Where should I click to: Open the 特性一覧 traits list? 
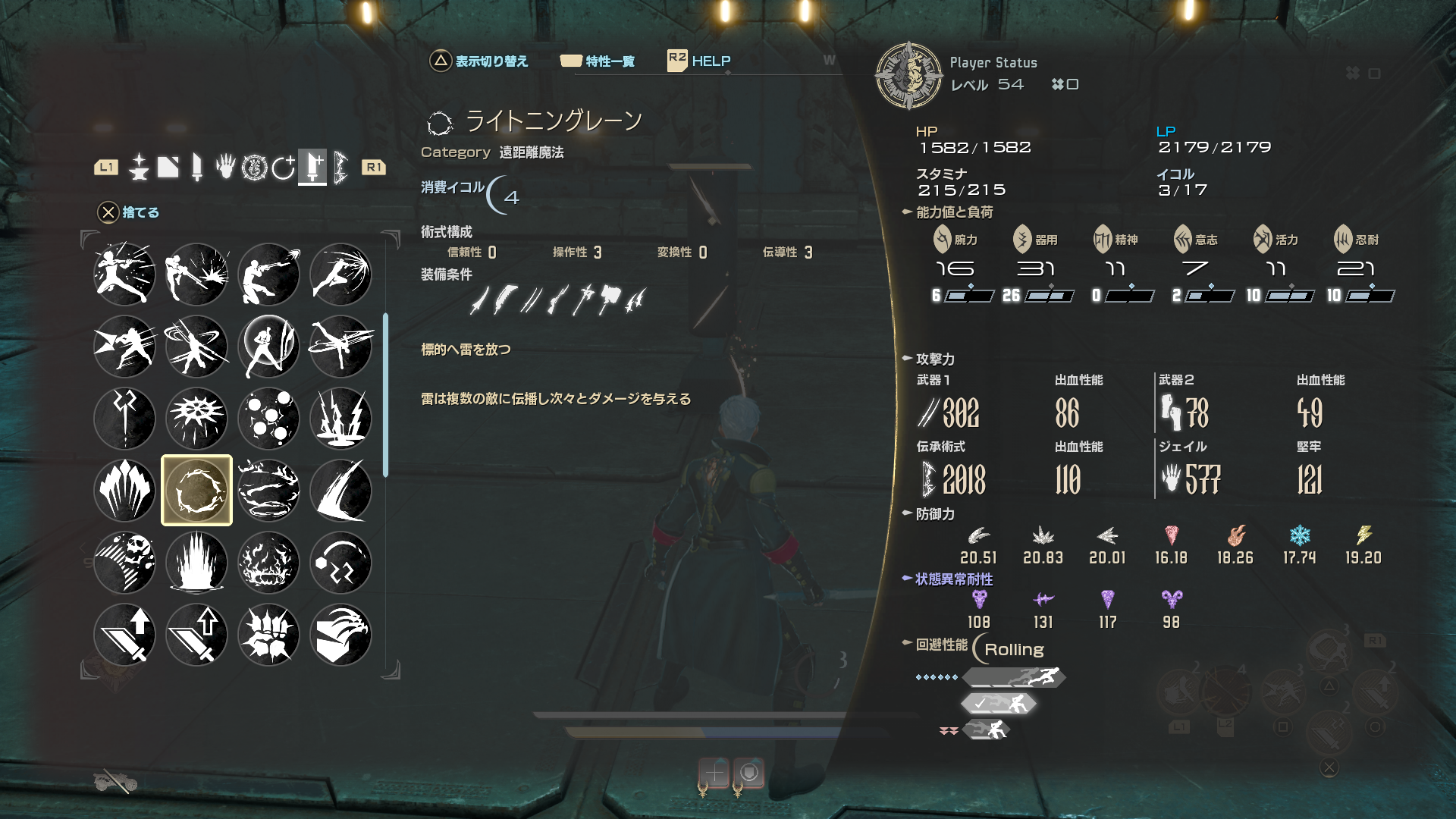click(x=598, y=61)
